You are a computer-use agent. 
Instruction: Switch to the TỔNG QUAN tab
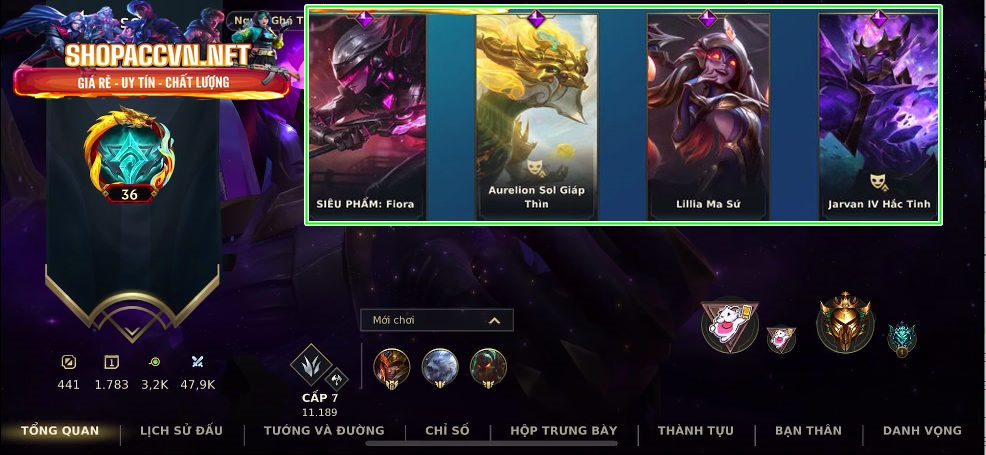[x=60, y=431]
